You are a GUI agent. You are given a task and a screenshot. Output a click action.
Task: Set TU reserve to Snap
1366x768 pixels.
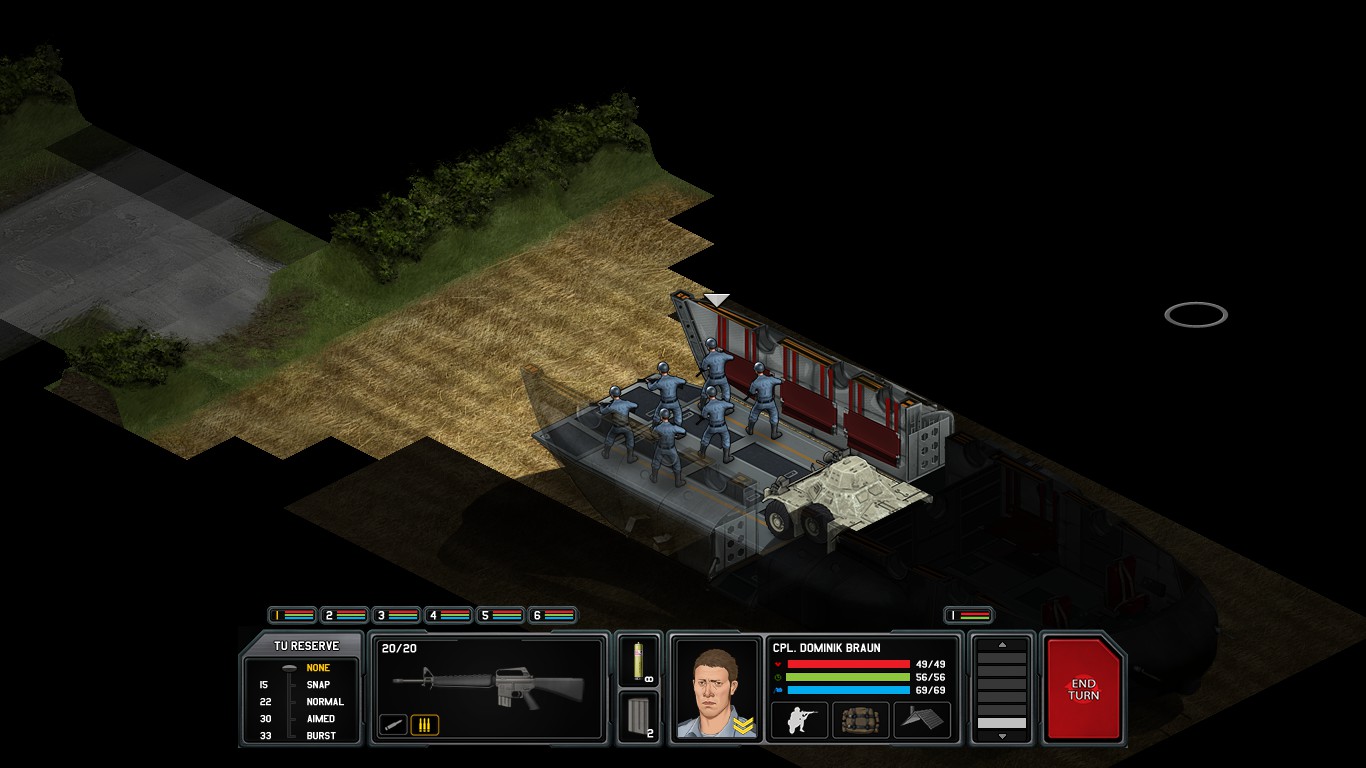pyautogui.click(x=318, y=685)
